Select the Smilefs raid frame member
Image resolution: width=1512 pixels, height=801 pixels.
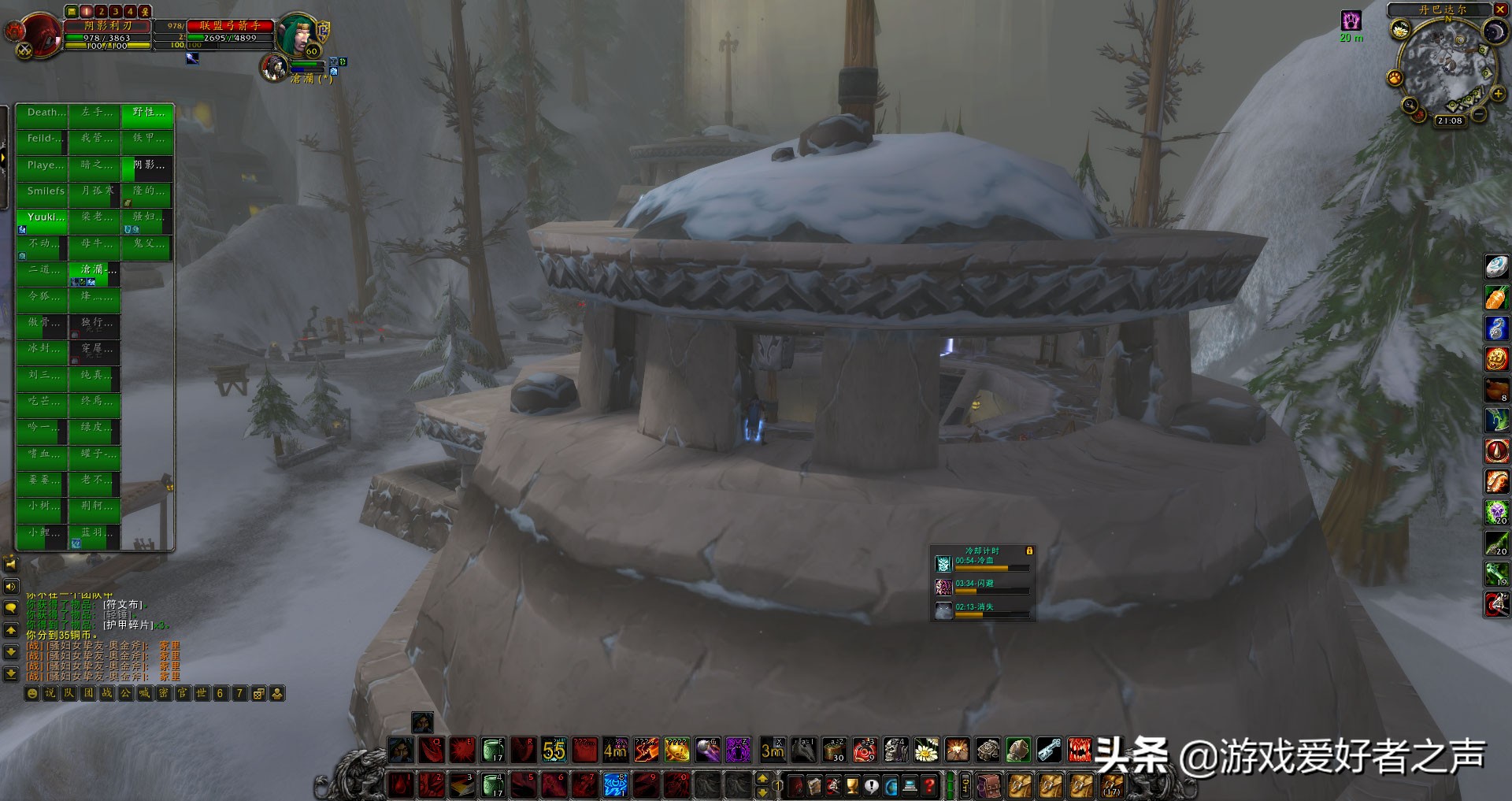click(x=42, y=191)
